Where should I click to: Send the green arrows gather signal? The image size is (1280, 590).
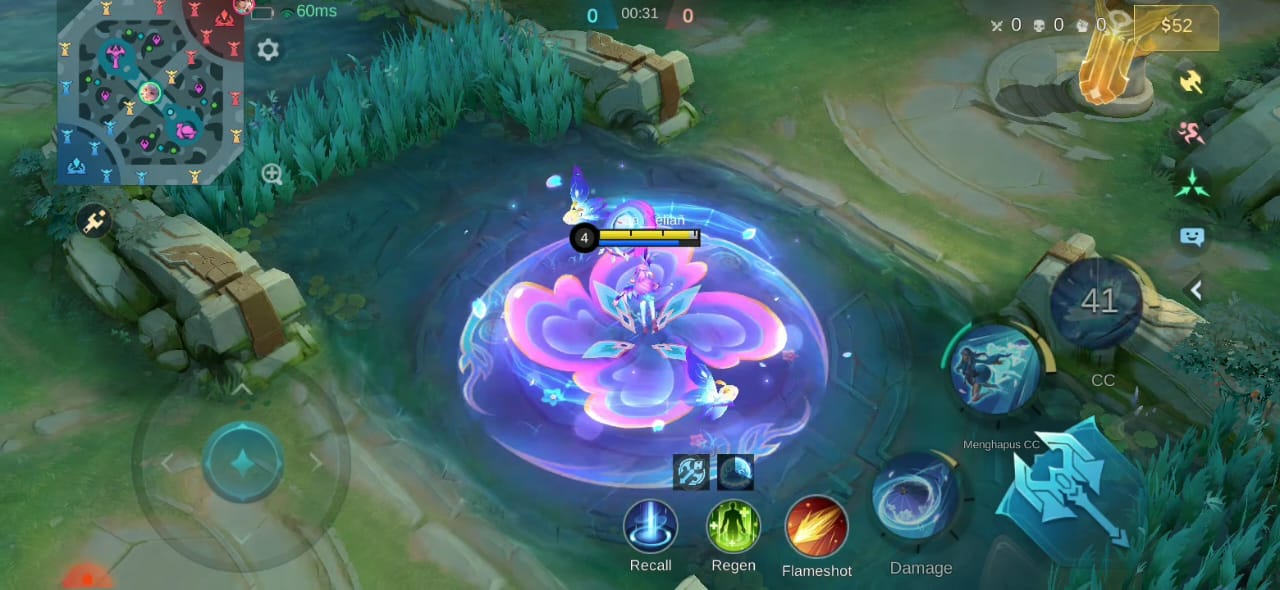tap(1192, 184)
